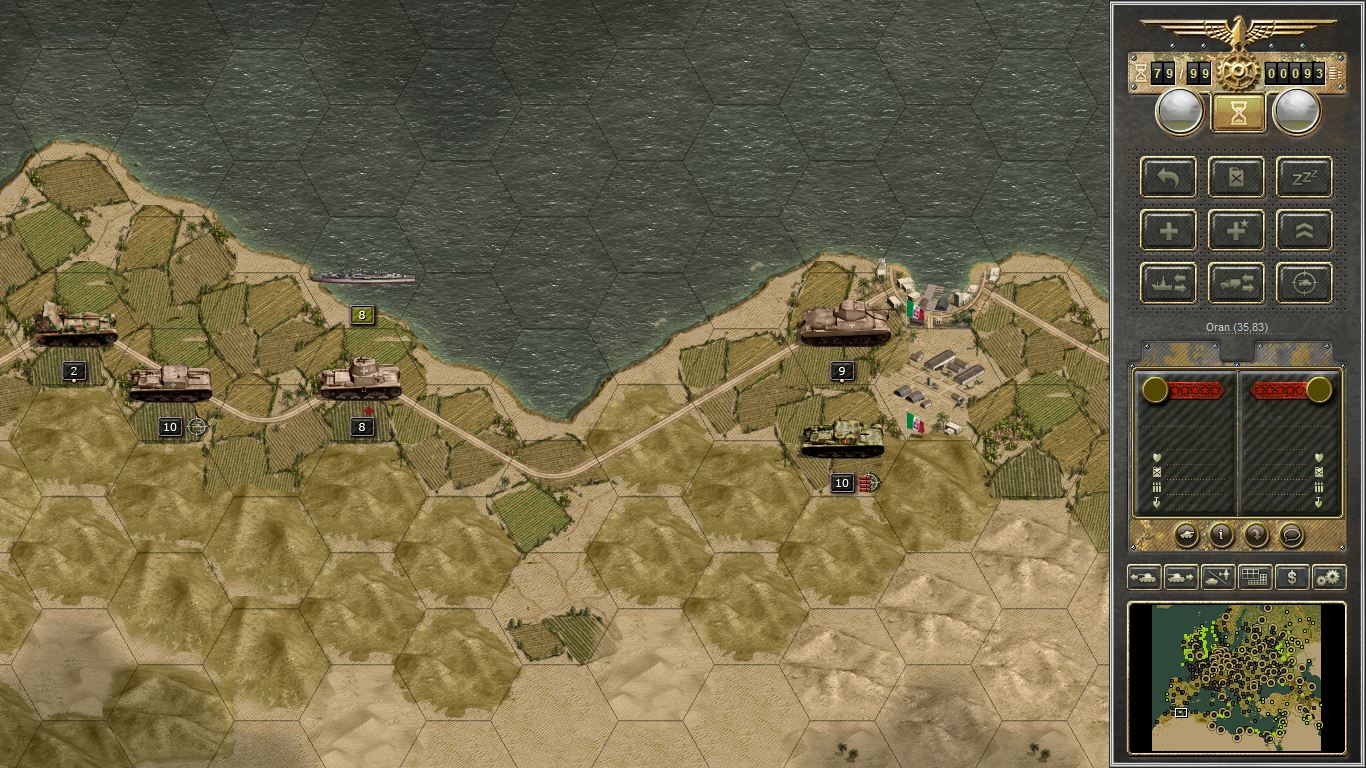Open game options via gears icon
Image resolution: width=1366 pixels, height=768 pixels.
click(1329, 577)
